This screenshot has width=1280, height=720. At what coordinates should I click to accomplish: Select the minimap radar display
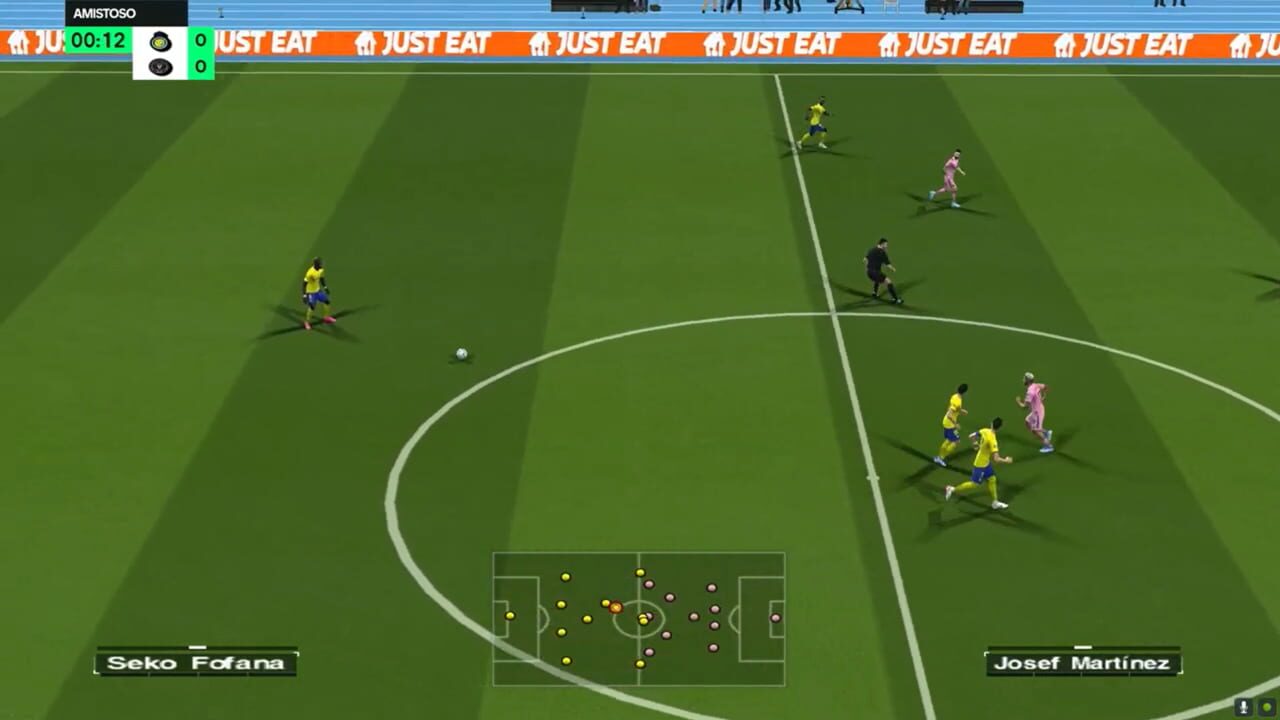pyautogui.click(x=639, y=620)
